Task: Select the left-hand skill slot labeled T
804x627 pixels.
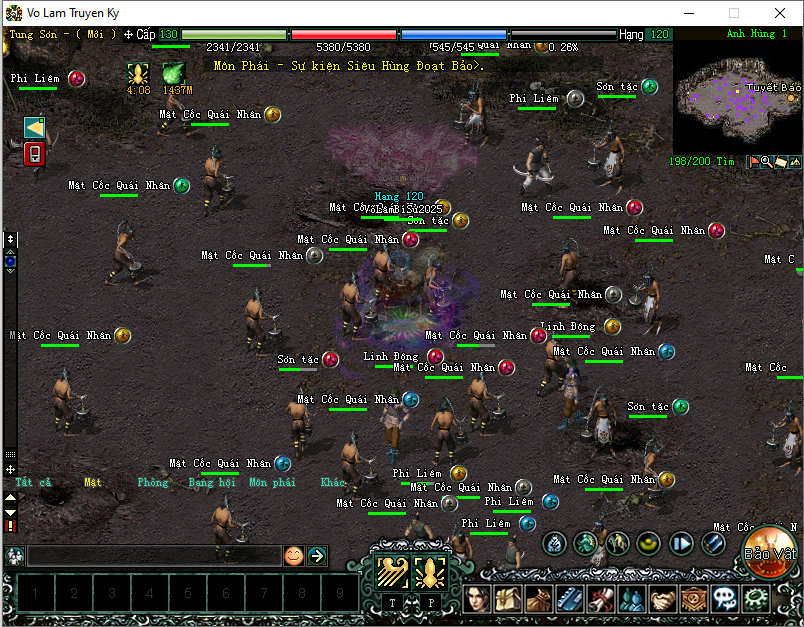Action: tap(391, 573)
